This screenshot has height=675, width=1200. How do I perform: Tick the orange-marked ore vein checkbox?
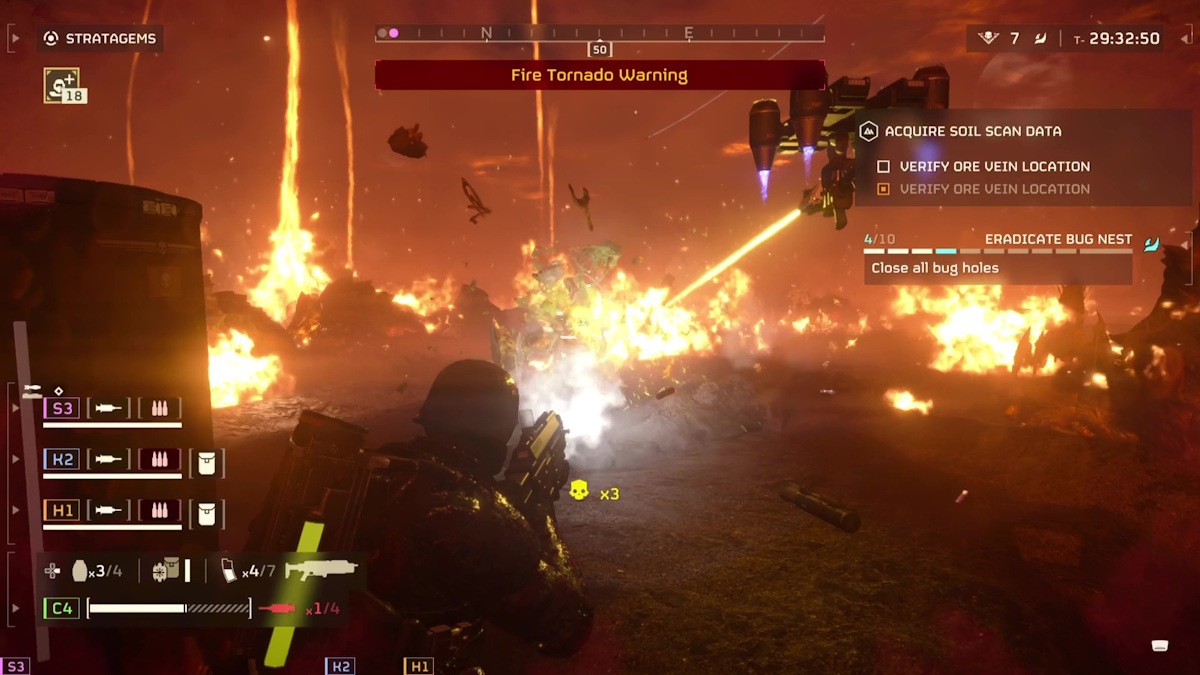(x=883, y=189)
